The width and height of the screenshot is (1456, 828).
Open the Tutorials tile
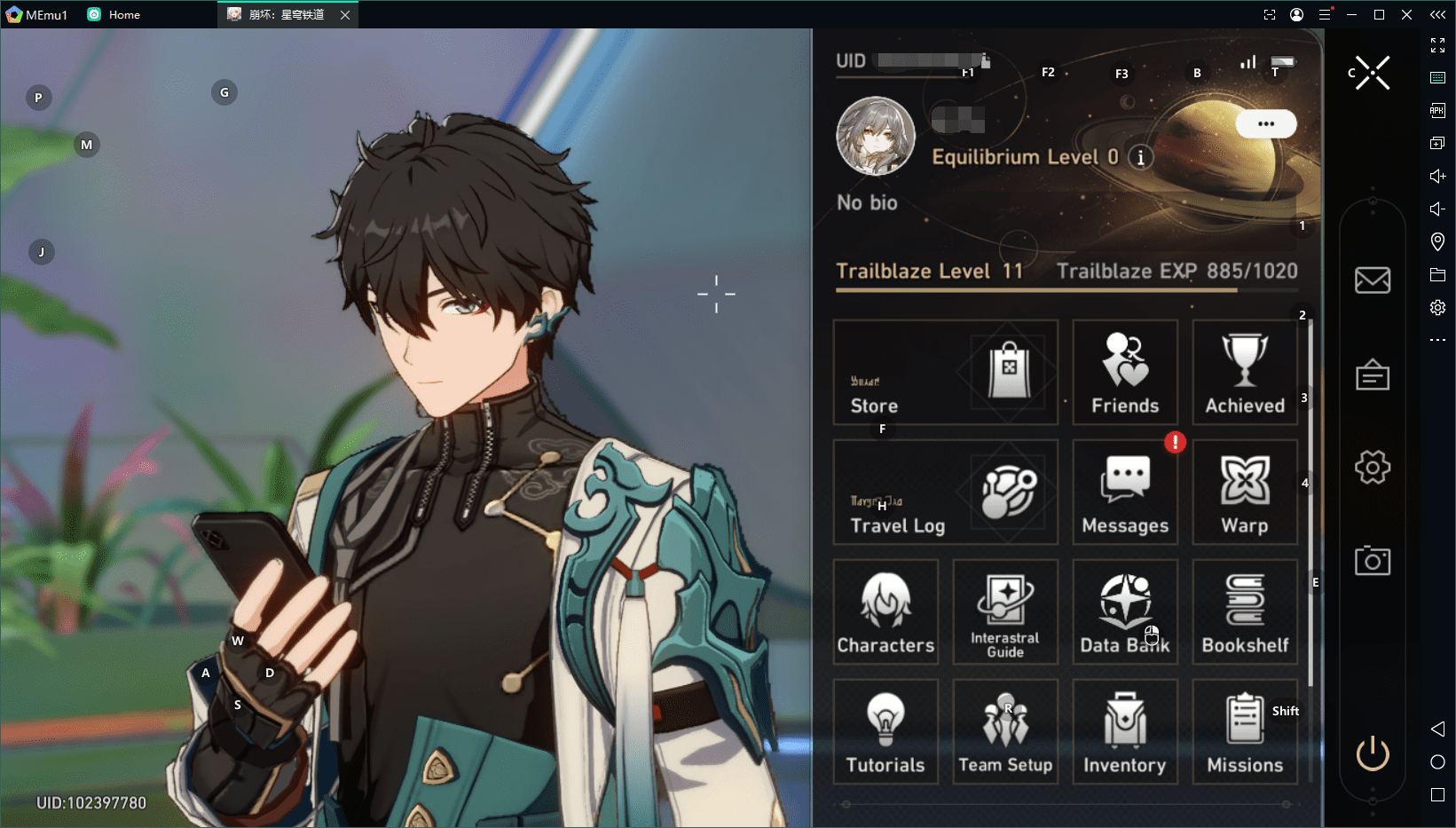point(885,731)
